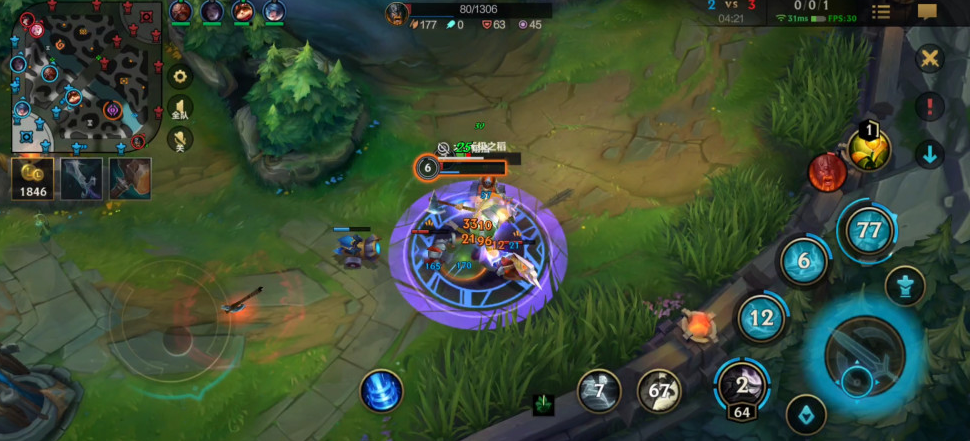Toggle the muted microphone button
This screenshot has height=441, width=970.
(181, 141)
